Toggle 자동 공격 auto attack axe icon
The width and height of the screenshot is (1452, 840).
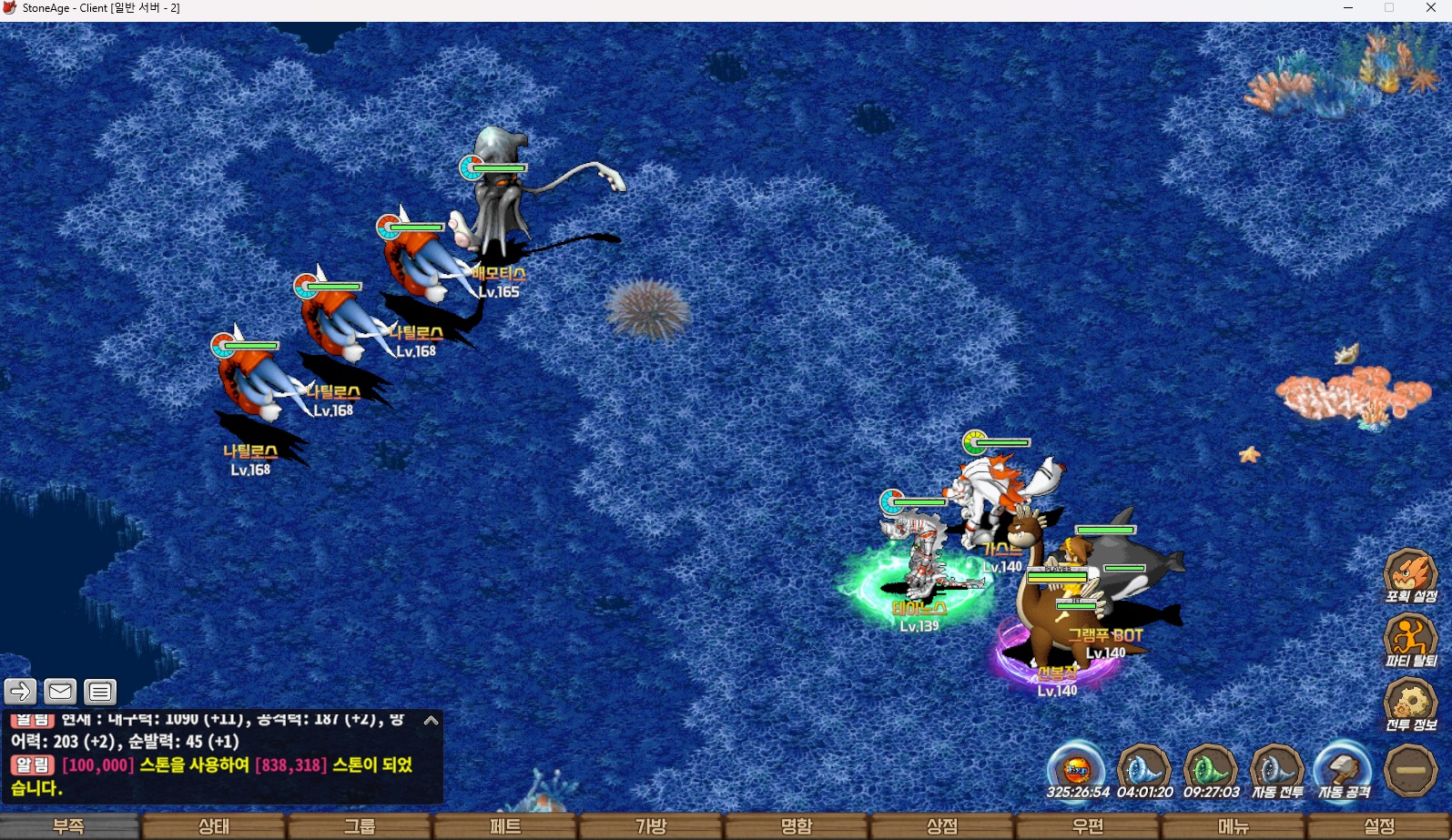pyautogui.click(x=1344, y=769)
